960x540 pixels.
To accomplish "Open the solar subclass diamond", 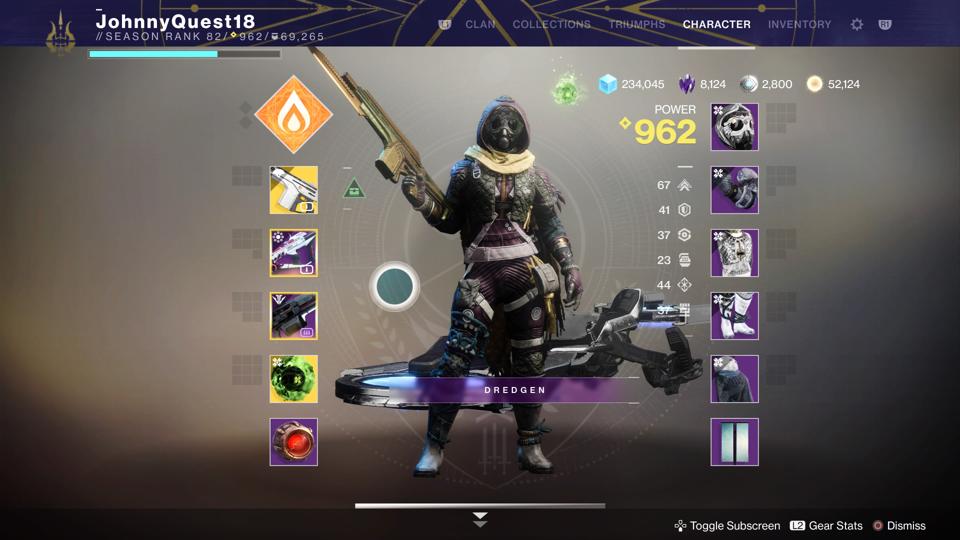I will point(293,114).
